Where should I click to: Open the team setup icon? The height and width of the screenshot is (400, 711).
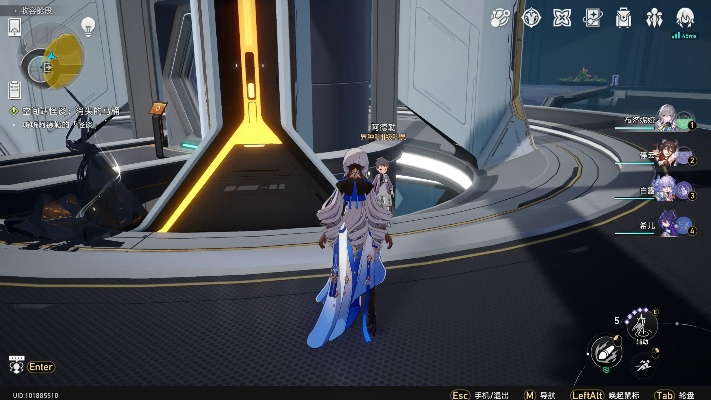(x=655, y=17)
